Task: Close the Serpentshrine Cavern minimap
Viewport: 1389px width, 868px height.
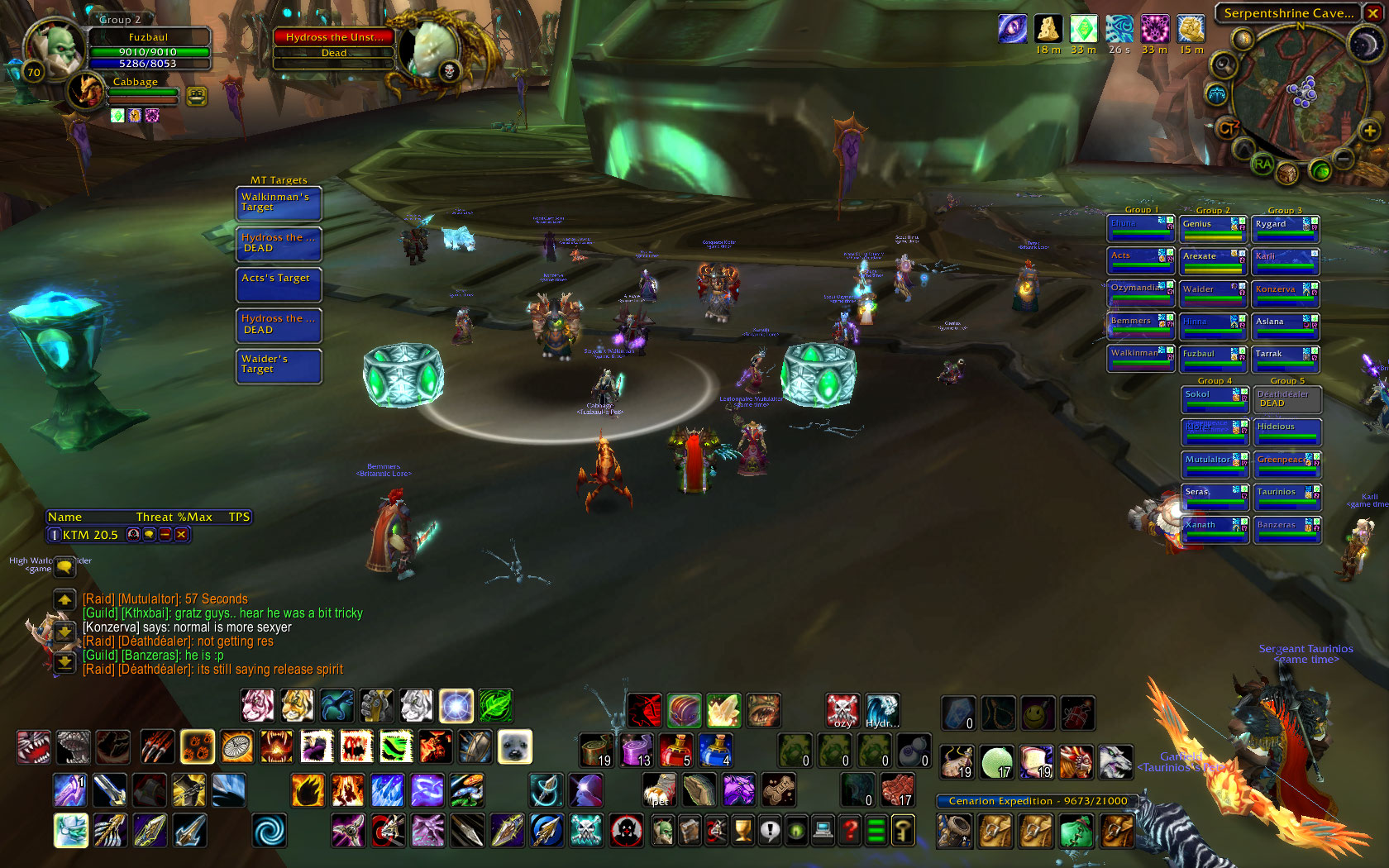Action: (1372, 13)
